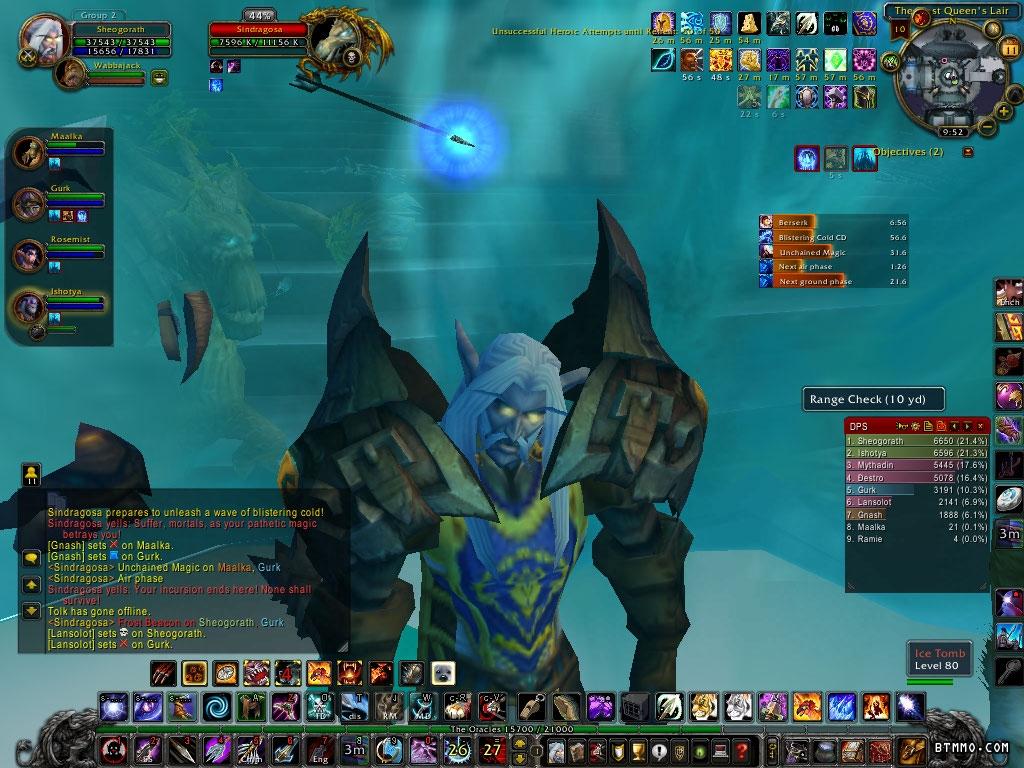Screen dimensions: 1024x768
Task: Select party member Gurk's portrait
Action: 29,204
